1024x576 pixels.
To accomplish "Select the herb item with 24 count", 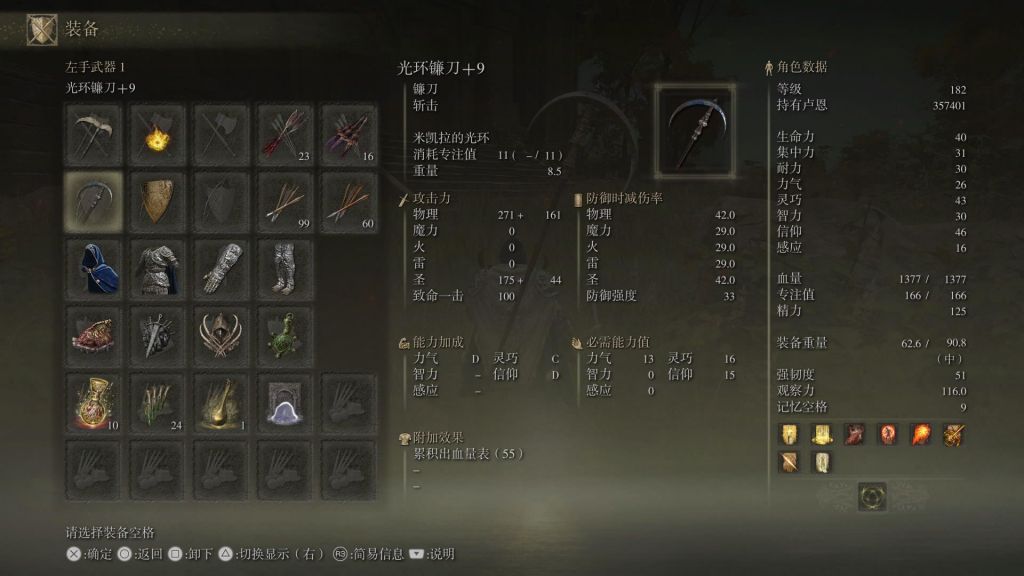I will [x=158, y=403].
